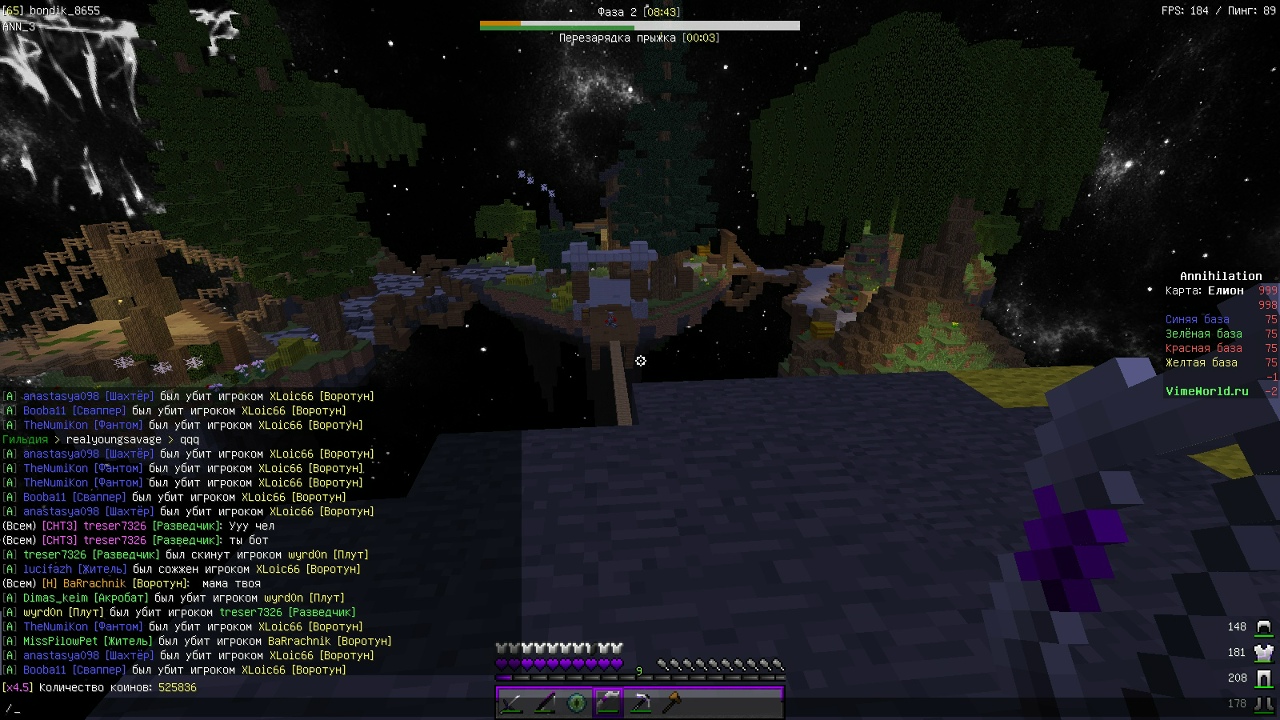Click player name lucifazh in chat

click(48, 569)
